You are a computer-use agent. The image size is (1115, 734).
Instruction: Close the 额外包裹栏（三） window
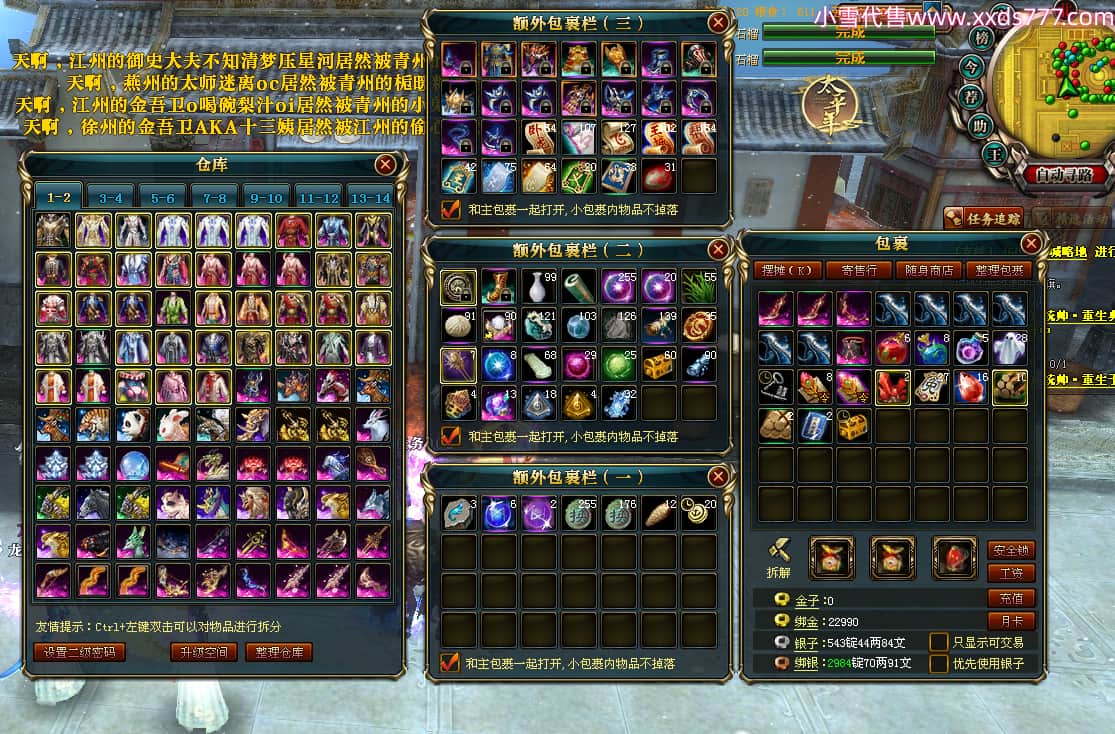coord(717,22)
